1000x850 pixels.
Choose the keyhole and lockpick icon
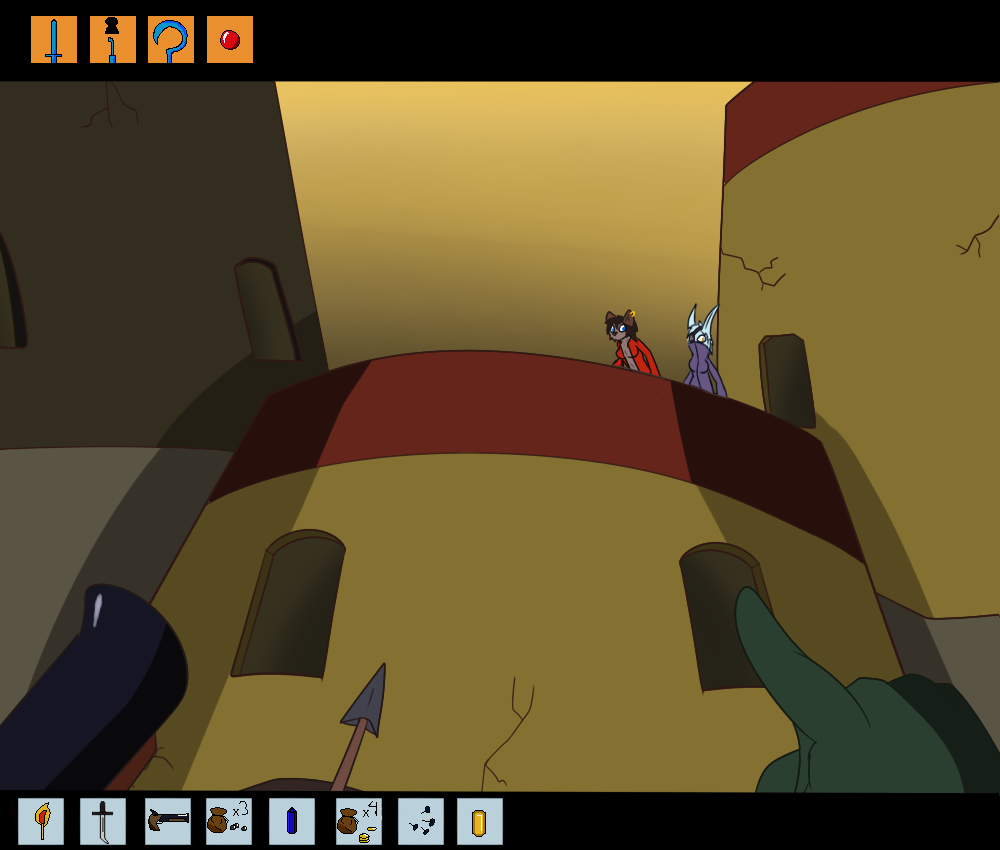coord(112,40)
